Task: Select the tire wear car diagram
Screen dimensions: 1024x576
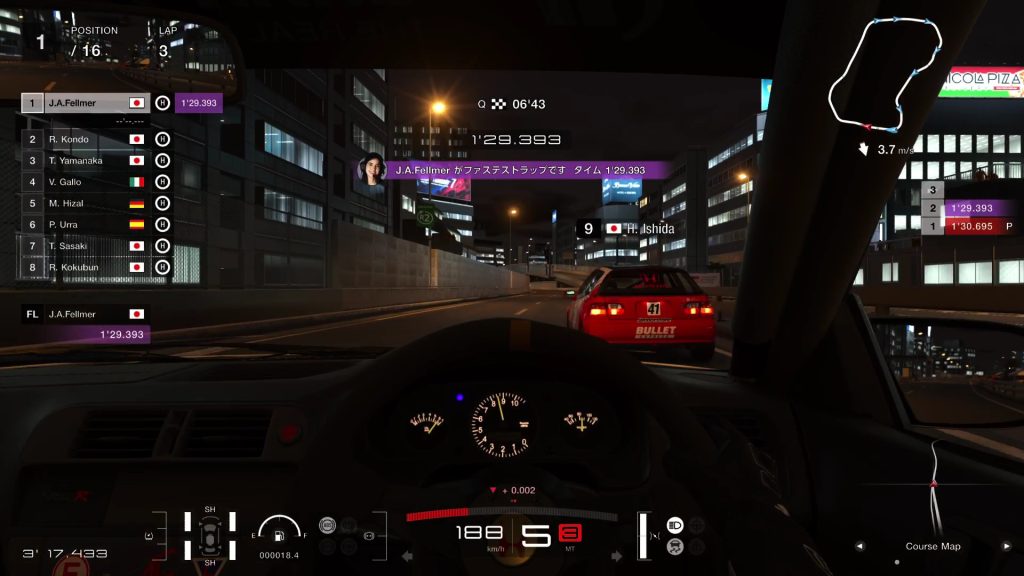Action: (210, 537)
